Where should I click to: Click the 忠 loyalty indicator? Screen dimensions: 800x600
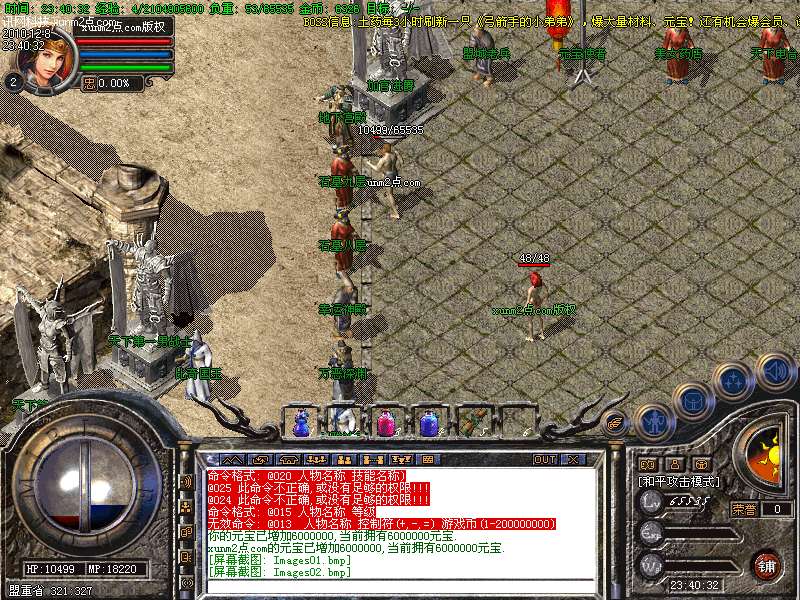click(89, 84)
